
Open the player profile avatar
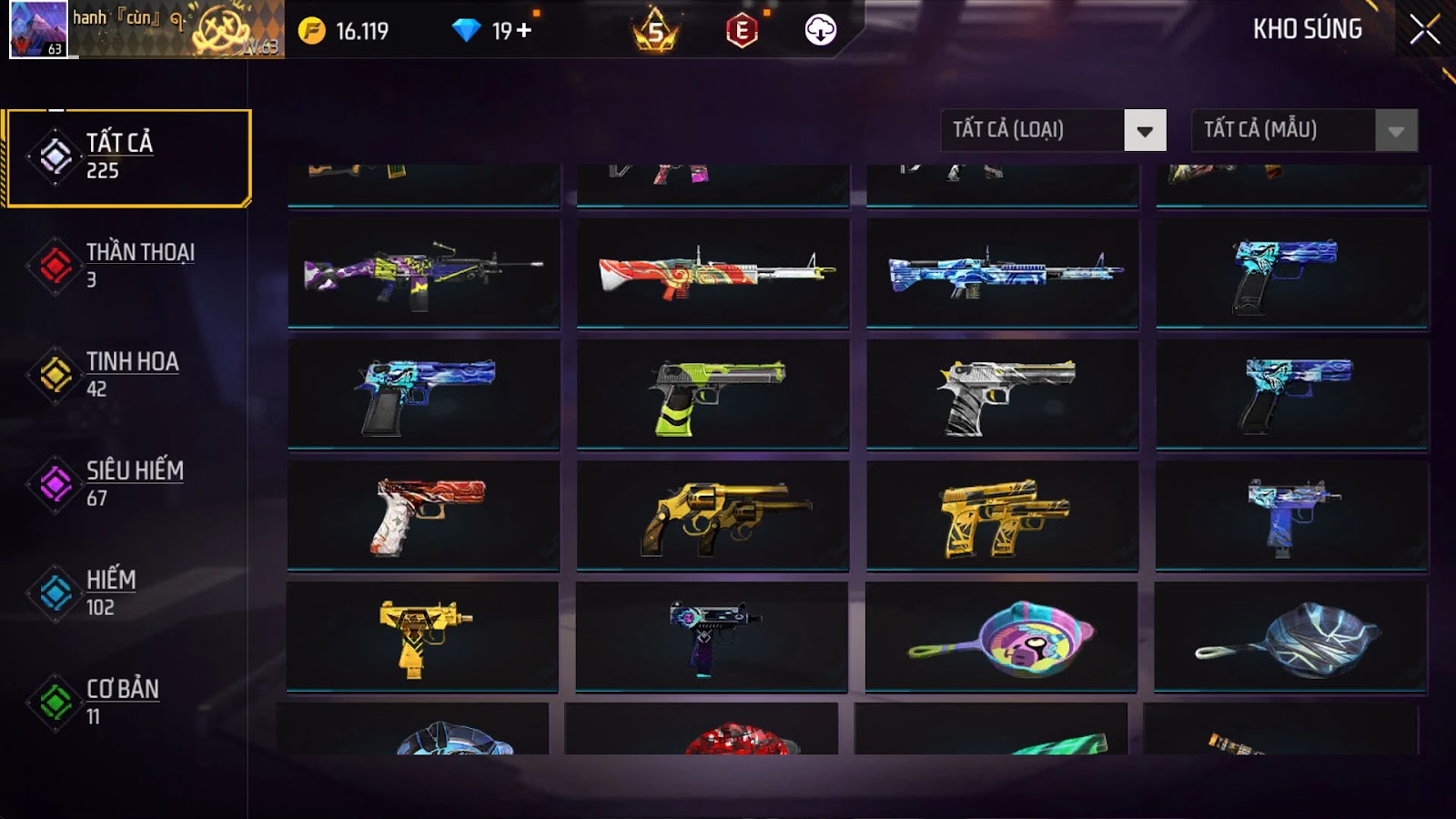click(x=38, y=29)
